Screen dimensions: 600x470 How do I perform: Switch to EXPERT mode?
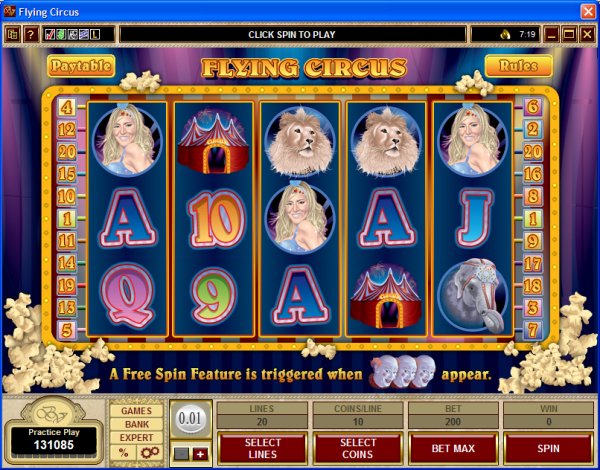136,437
